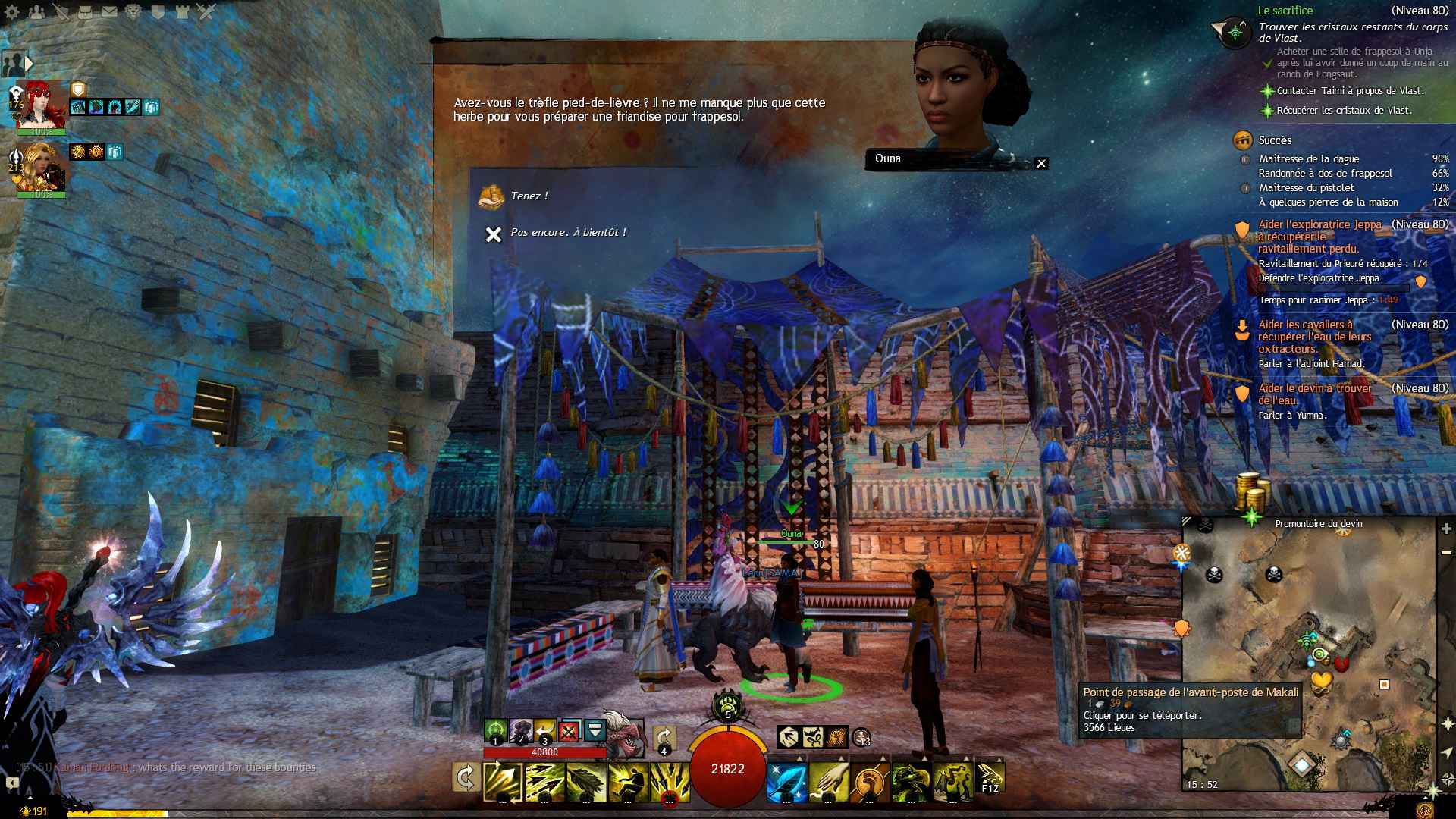Viewport: 1456px width, 819px height.
Task: Open the inventory bag icon
Action: click(x=85, y=11)
